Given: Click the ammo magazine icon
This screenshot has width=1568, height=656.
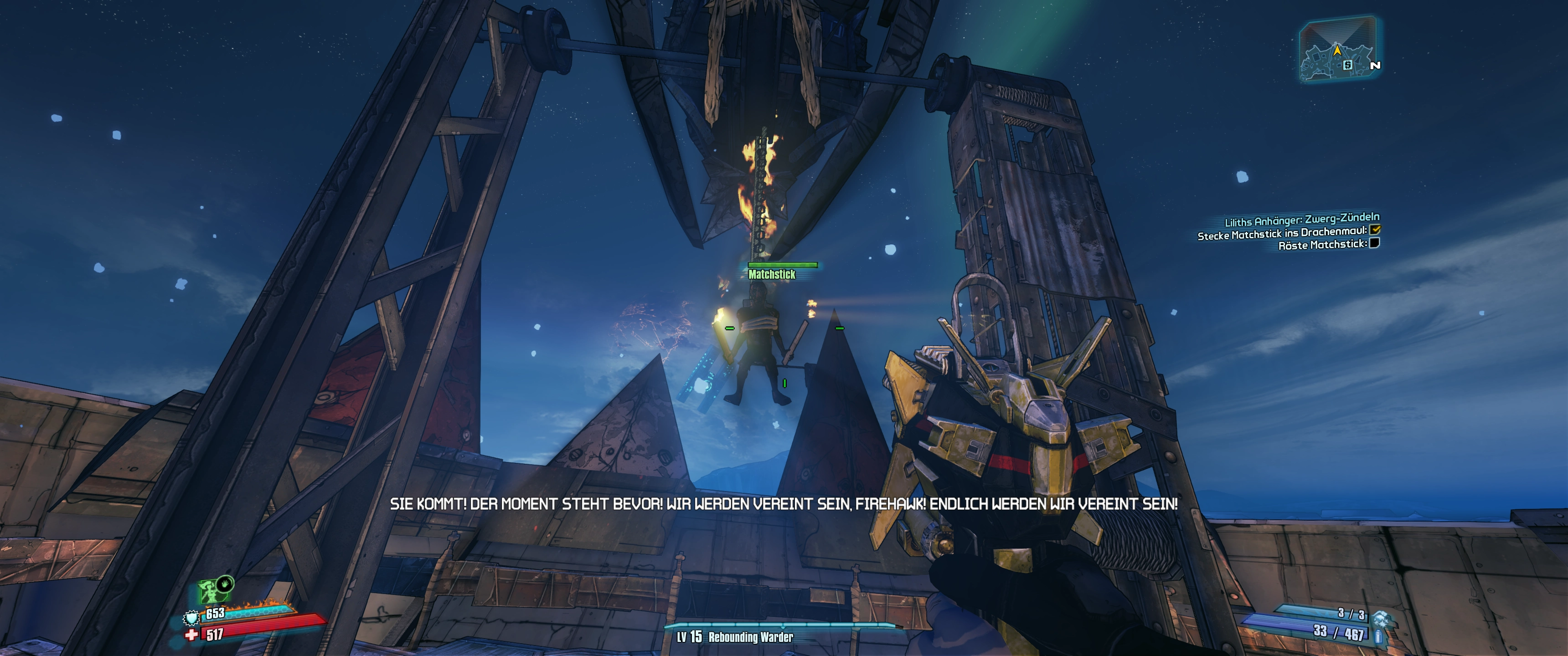Looking at the screenshot, I should [x=1378, y=636].
